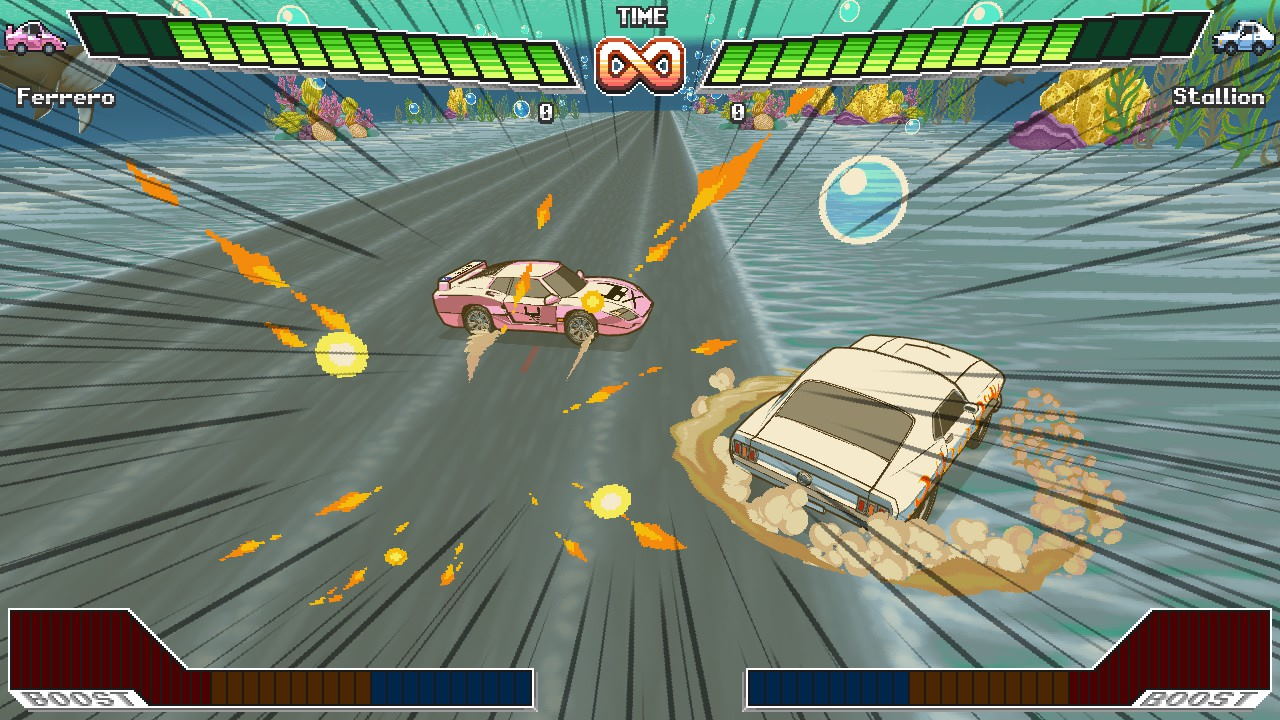Select the pink F40 car on track
Viewport: 1280px width, 720px height.
tap(540, 300)
